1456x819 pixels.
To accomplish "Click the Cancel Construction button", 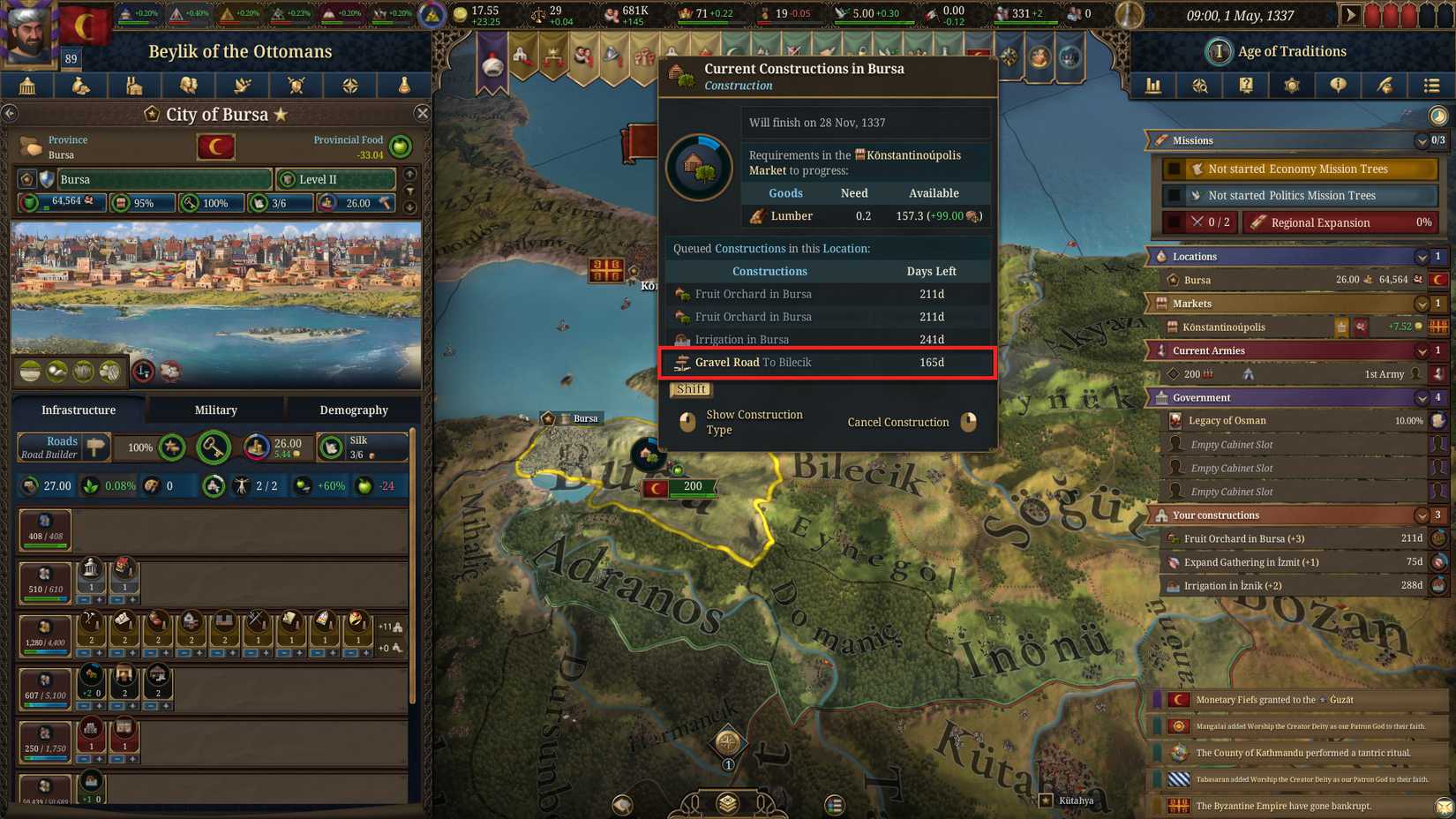I will pyautogui.click(x=897, y=423).
